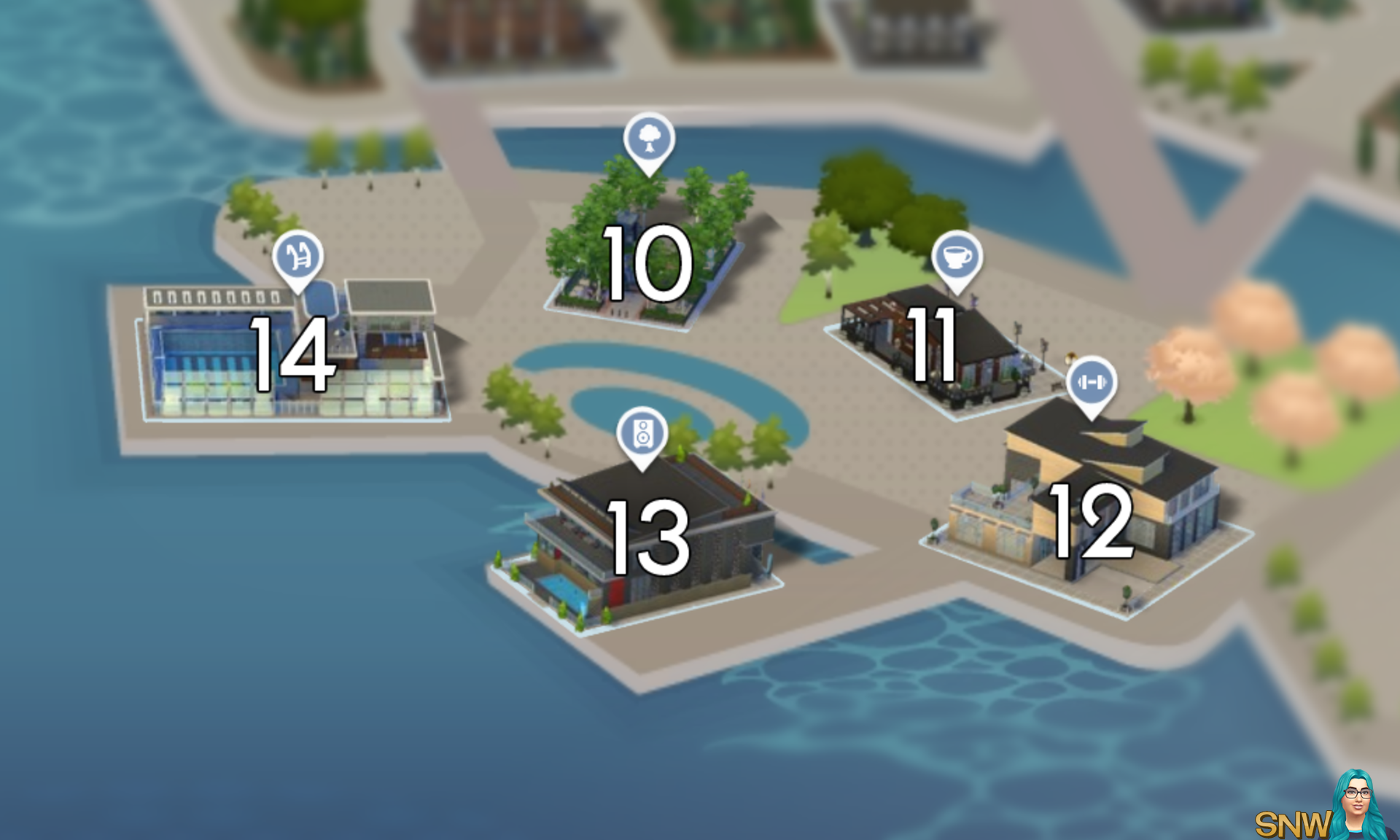Click the pool ladder pin on lot 14
Viewport: 1400px width, 840px height.
coord(297,257)
